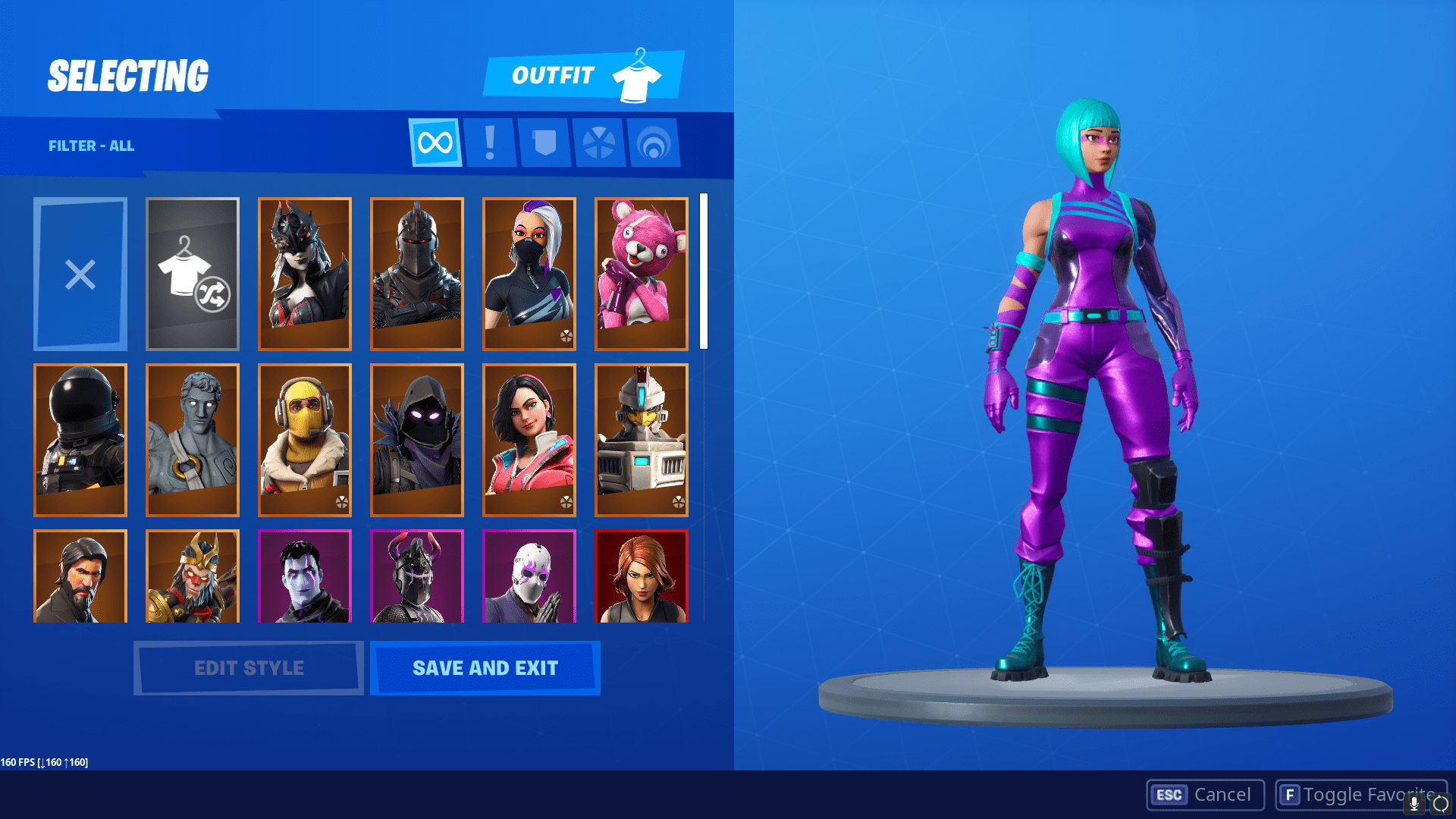This screenshot has height=819, width=1456.
Task: Select the shield banner filter icon
Action: coord(544,143)
